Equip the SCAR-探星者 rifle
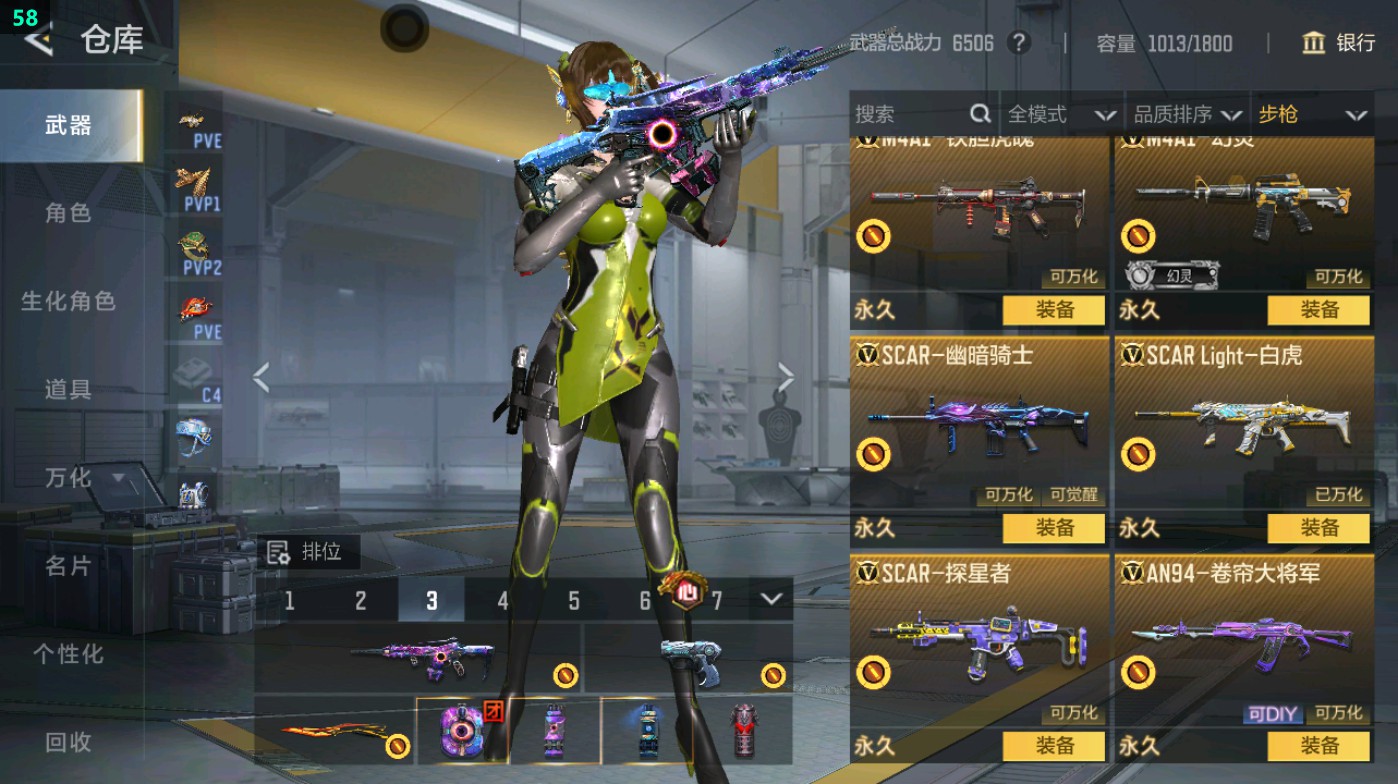1398x784 pixels. pos(1053,745)
